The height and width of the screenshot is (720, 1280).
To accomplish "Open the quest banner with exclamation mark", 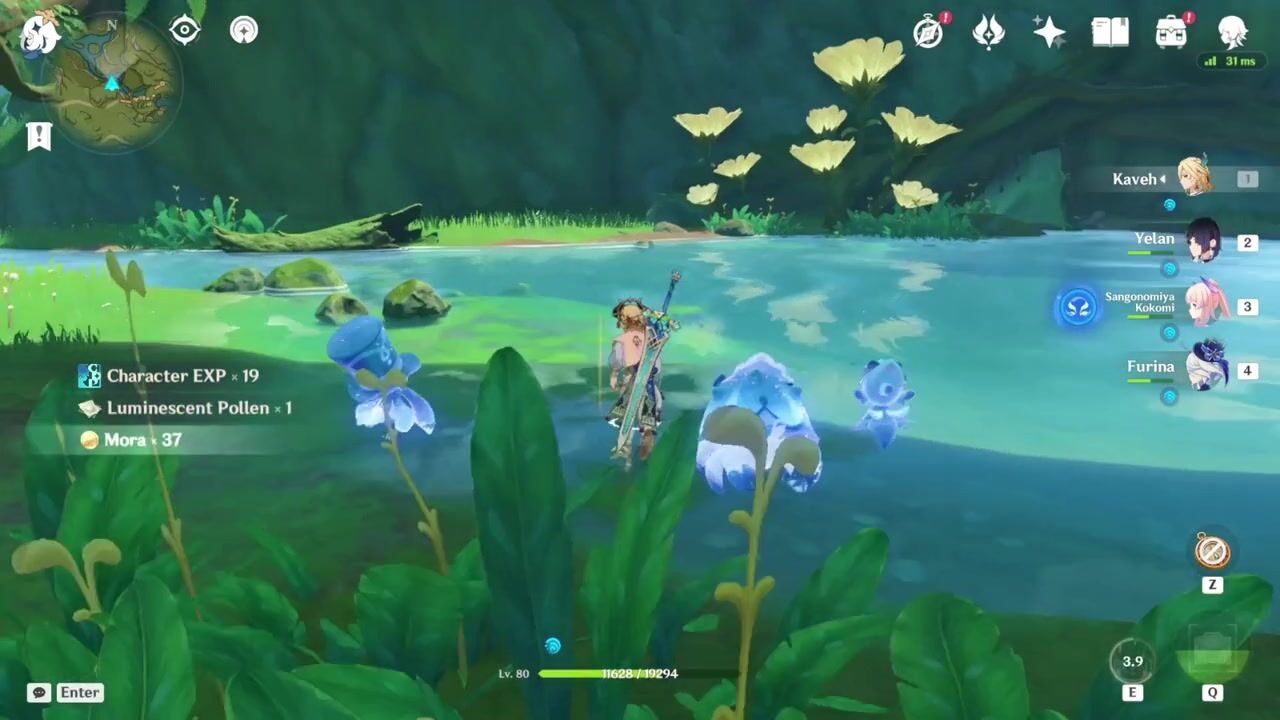I will tap(39, 136).
